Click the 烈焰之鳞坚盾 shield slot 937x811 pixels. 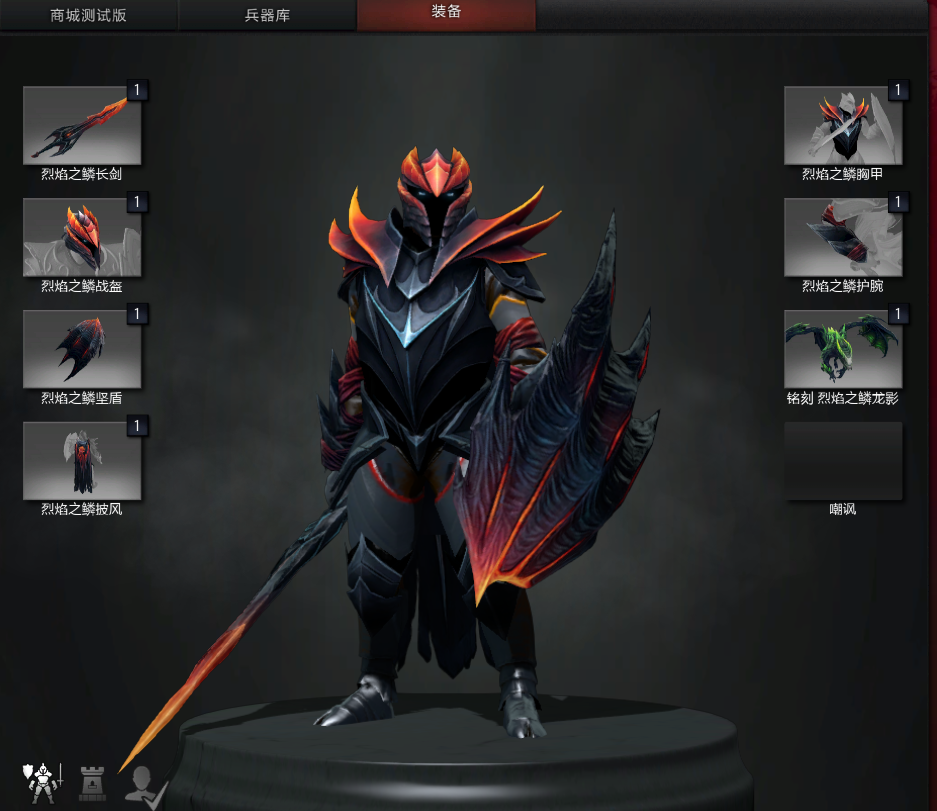(82, 350)
